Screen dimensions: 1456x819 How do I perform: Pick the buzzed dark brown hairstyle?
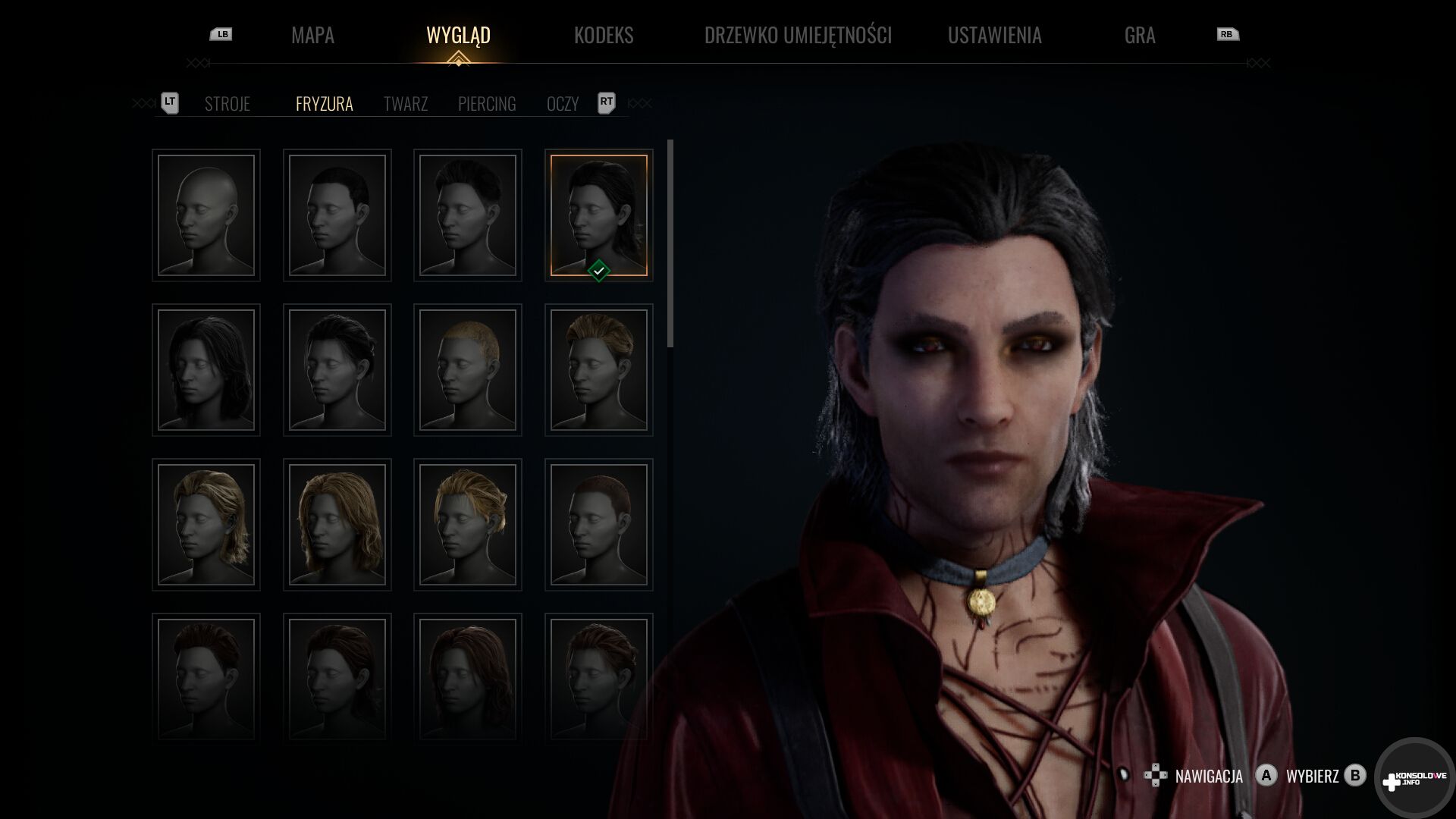[598, 525]
